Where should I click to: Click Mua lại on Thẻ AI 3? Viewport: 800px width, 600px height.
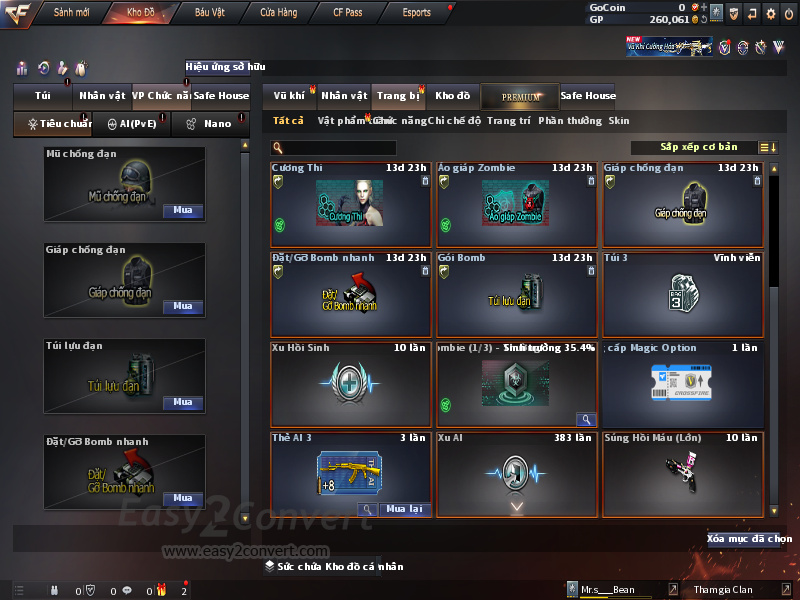[405, 509]
